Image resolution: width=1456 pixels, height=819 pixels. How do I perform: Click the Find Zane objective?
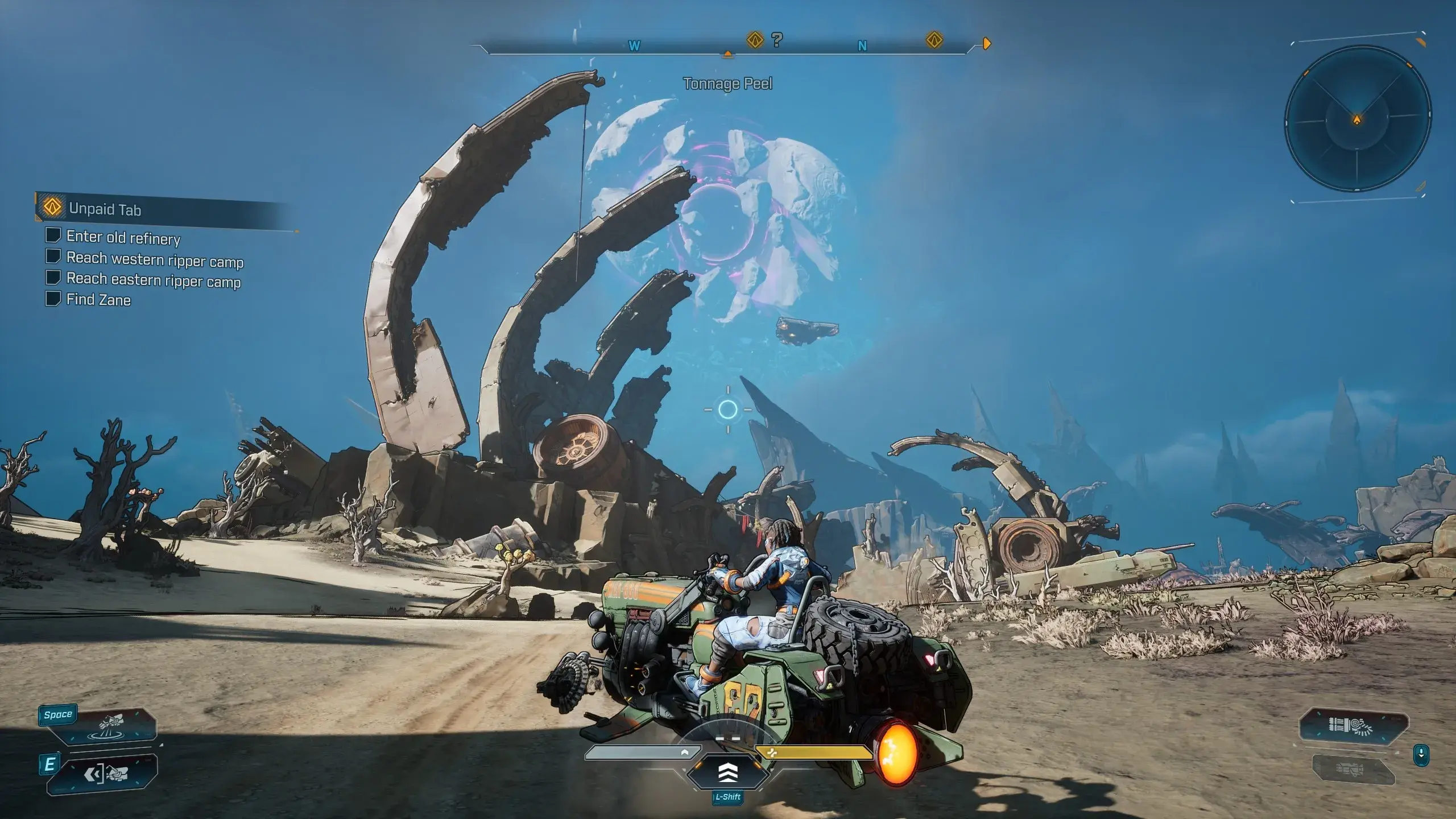pyautogui.click(x=98, y=300)
